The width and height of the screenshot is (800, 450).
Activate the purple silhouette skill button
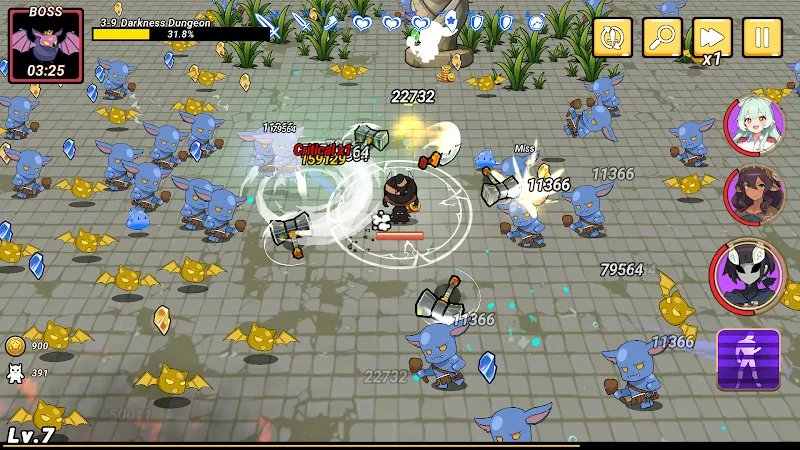[748, 359]
